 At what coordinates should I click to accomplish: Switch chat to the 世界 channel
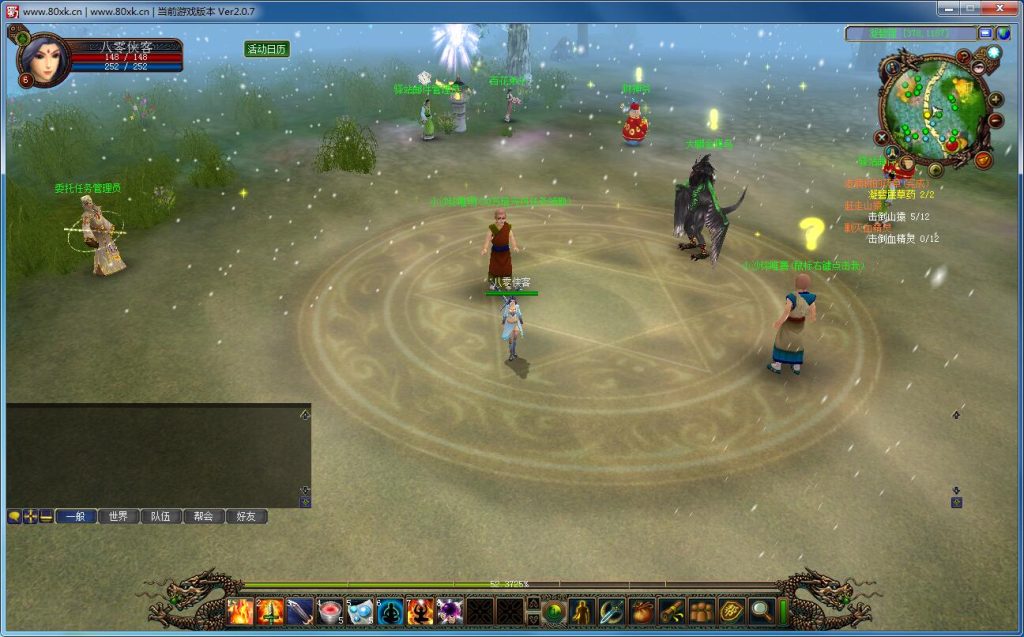[118, 517]
